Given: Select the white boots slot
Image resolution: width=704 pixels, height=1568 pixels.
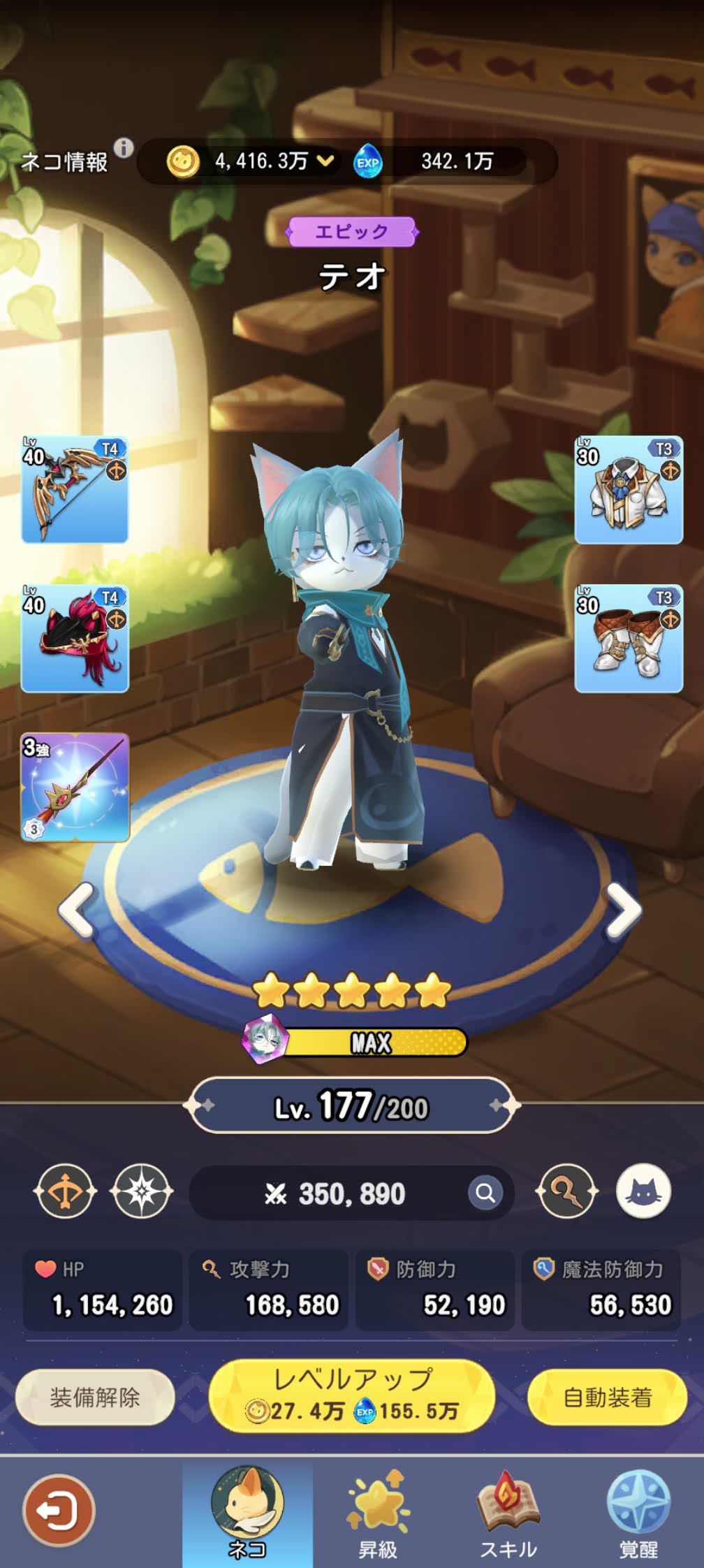Looking at the screenshot, I should [628, 639].
